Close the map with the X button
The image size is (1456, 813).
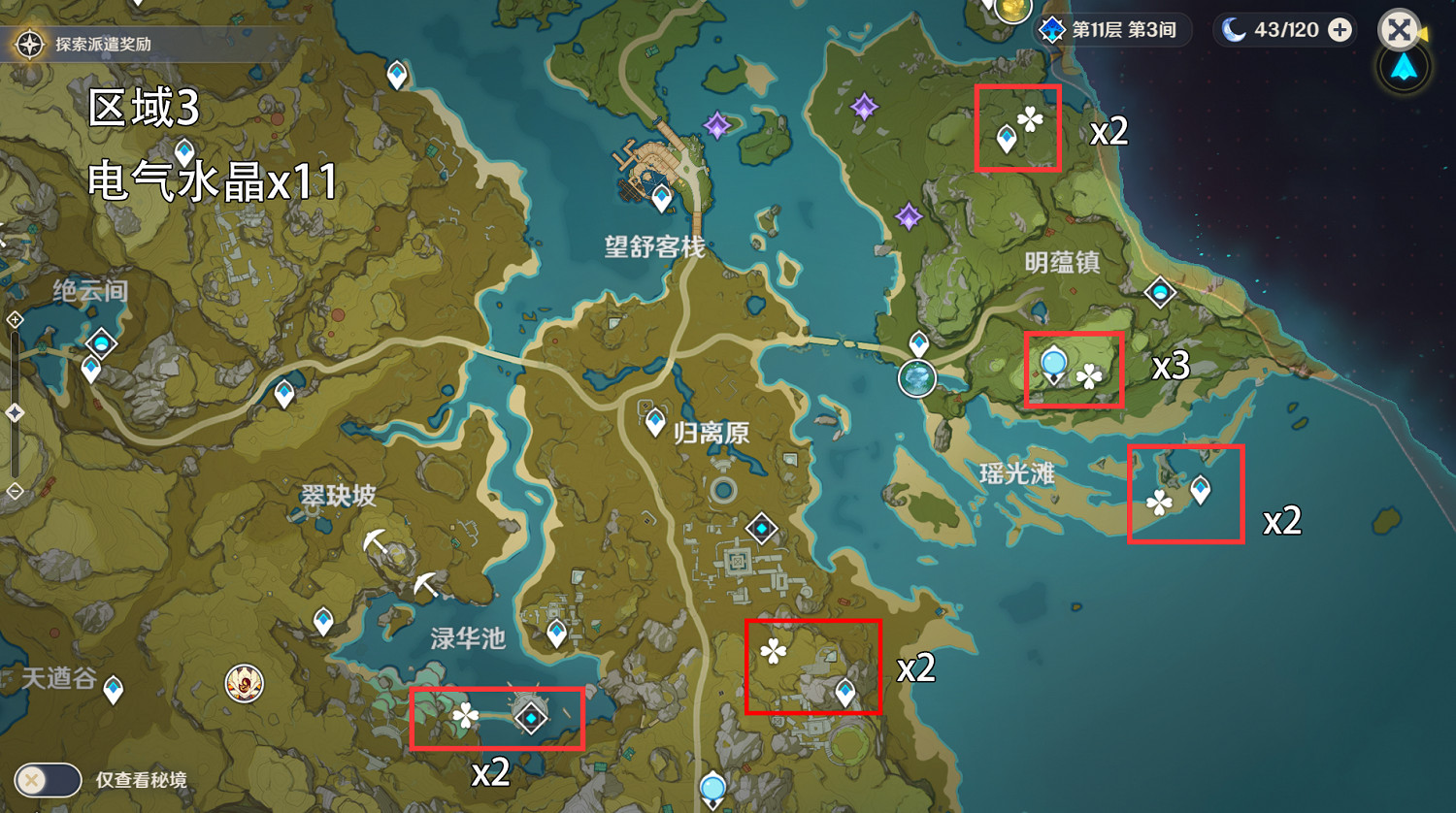(x=1399, y=30)
